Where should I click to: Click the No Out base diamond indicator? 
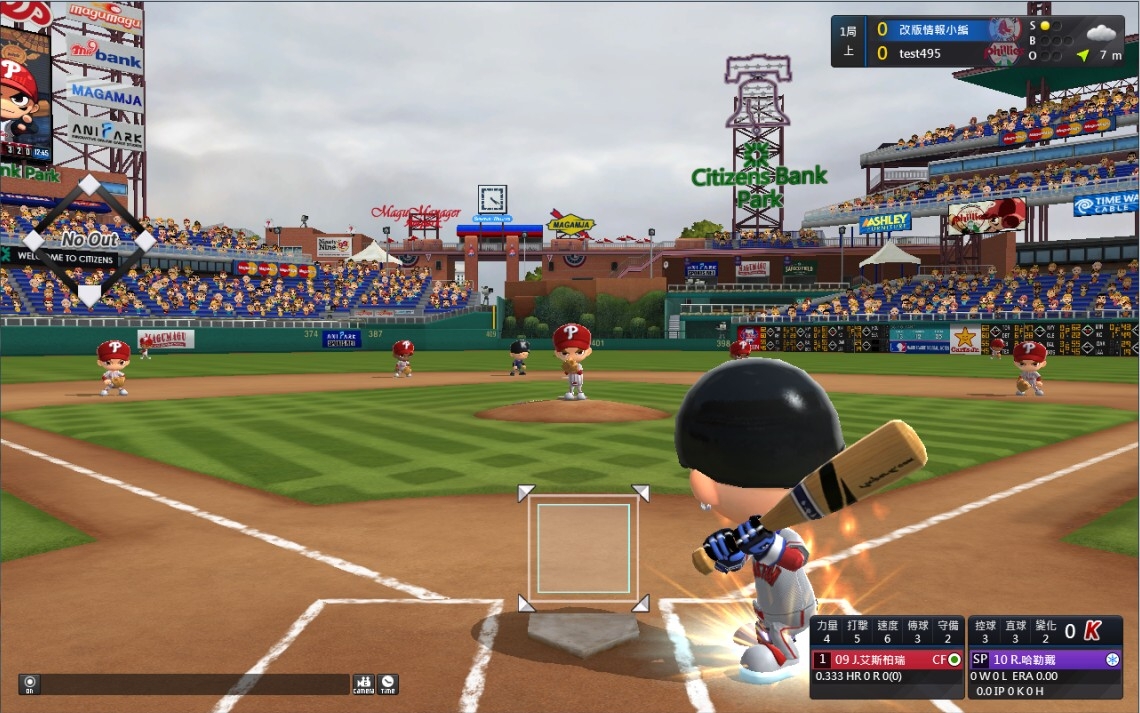[x=89, y=240]
